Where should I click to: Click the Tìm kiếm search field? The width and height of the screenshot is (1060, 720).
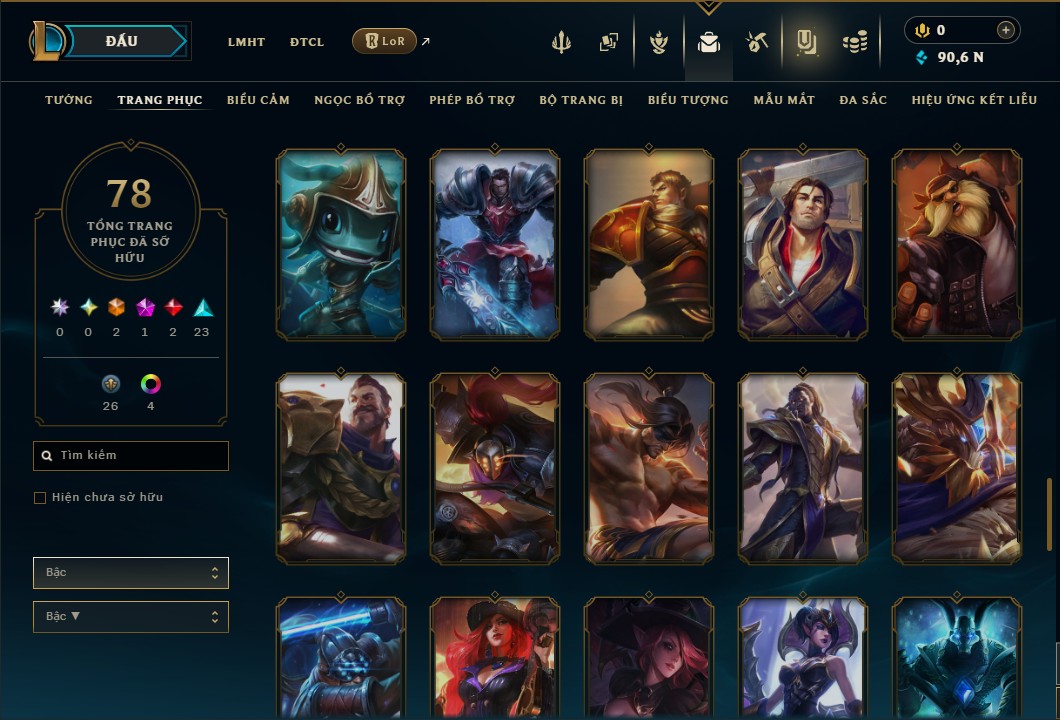point(131,456)
